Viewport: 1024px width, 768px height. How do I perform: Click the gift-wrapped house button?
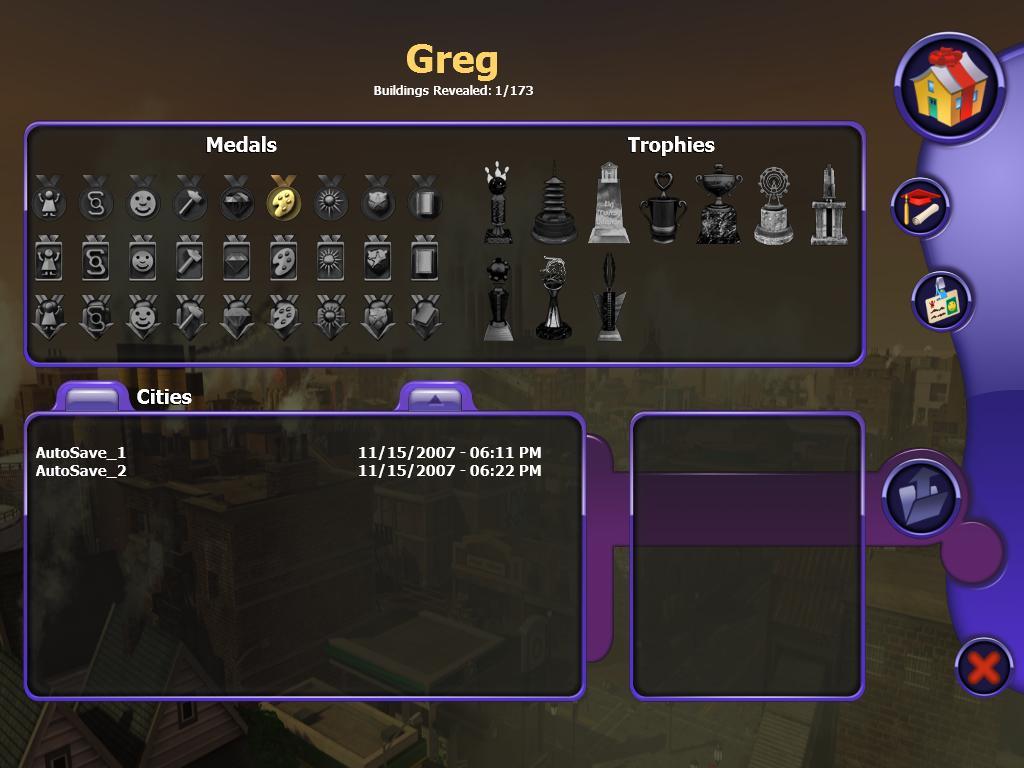949,87
